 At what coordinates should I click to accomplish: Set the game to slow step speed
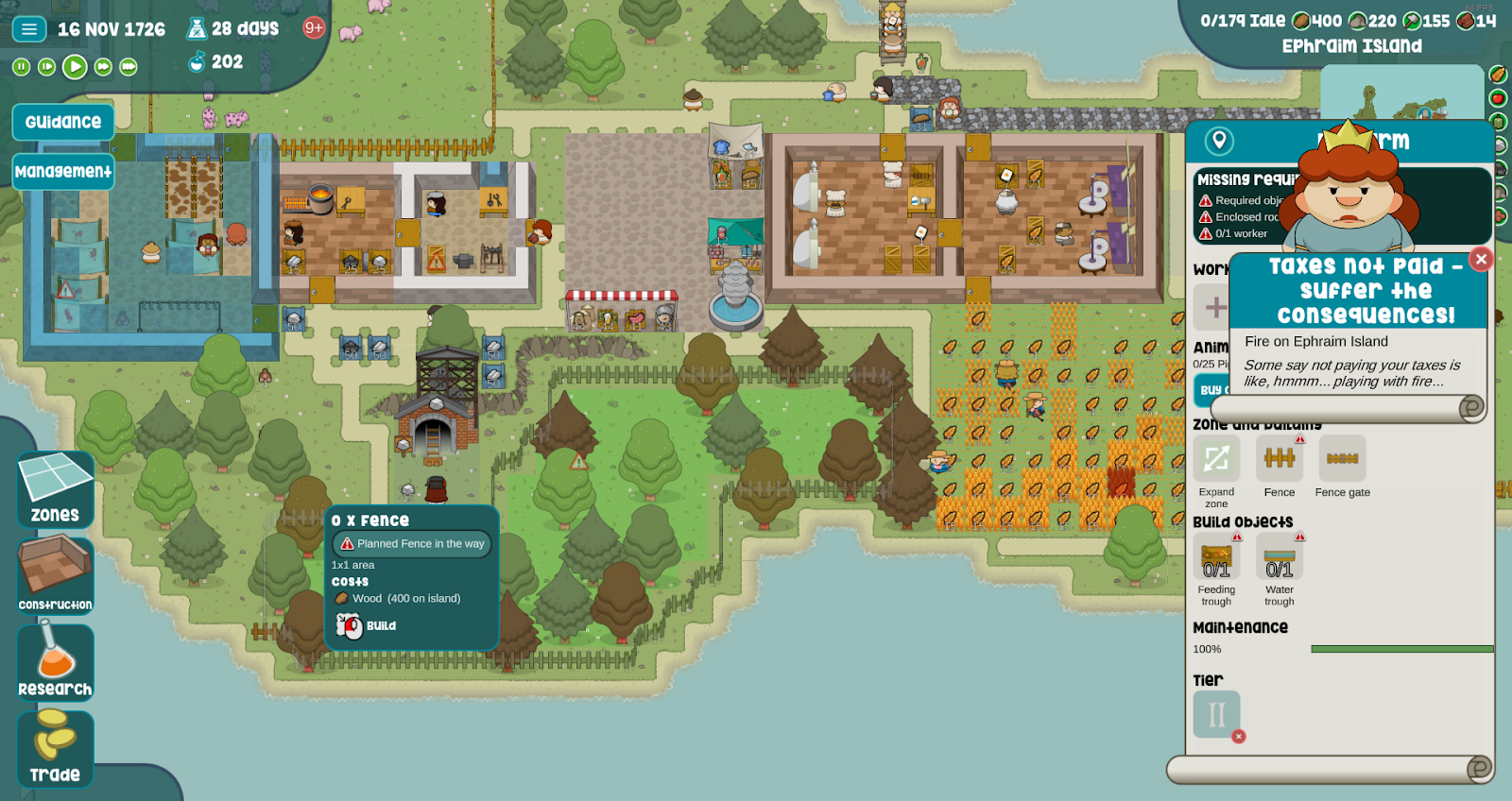coord(46,67)
